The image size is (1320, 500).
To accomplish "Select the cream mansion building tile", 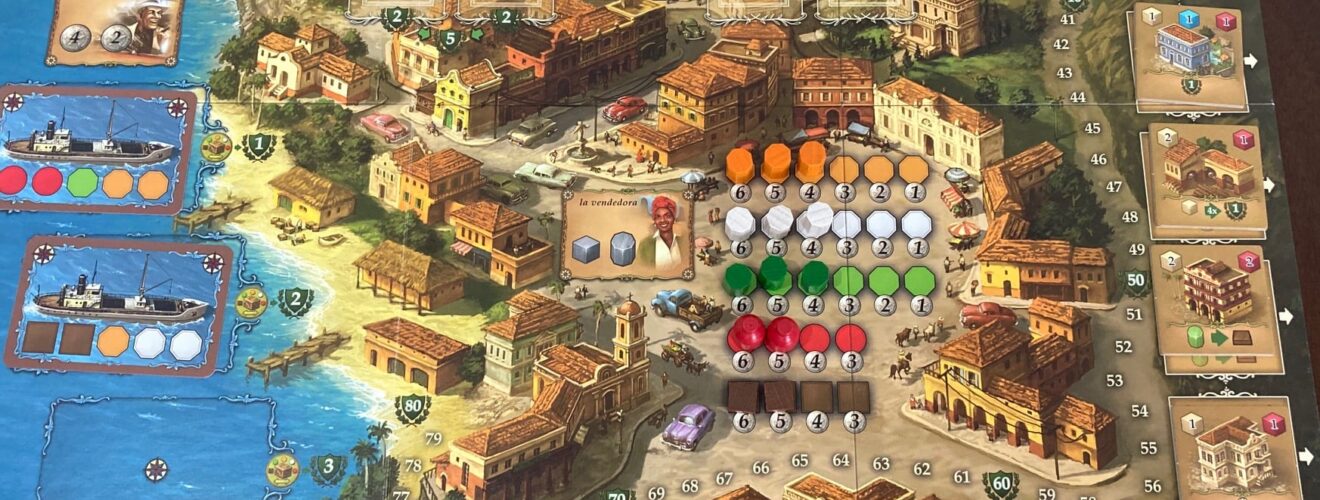I will (x=1234, y=445).
